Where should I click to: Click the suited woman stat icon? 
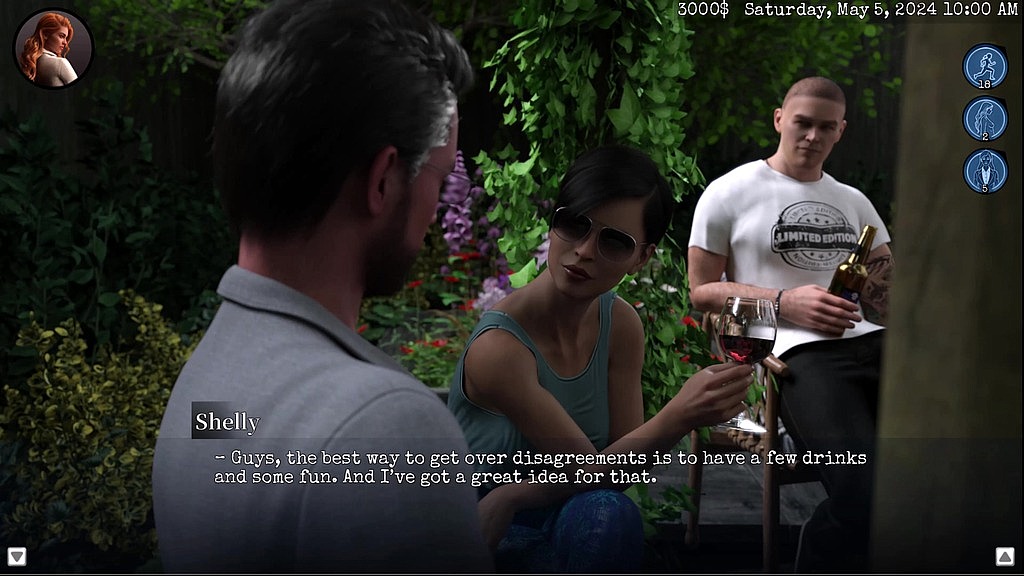984,170
